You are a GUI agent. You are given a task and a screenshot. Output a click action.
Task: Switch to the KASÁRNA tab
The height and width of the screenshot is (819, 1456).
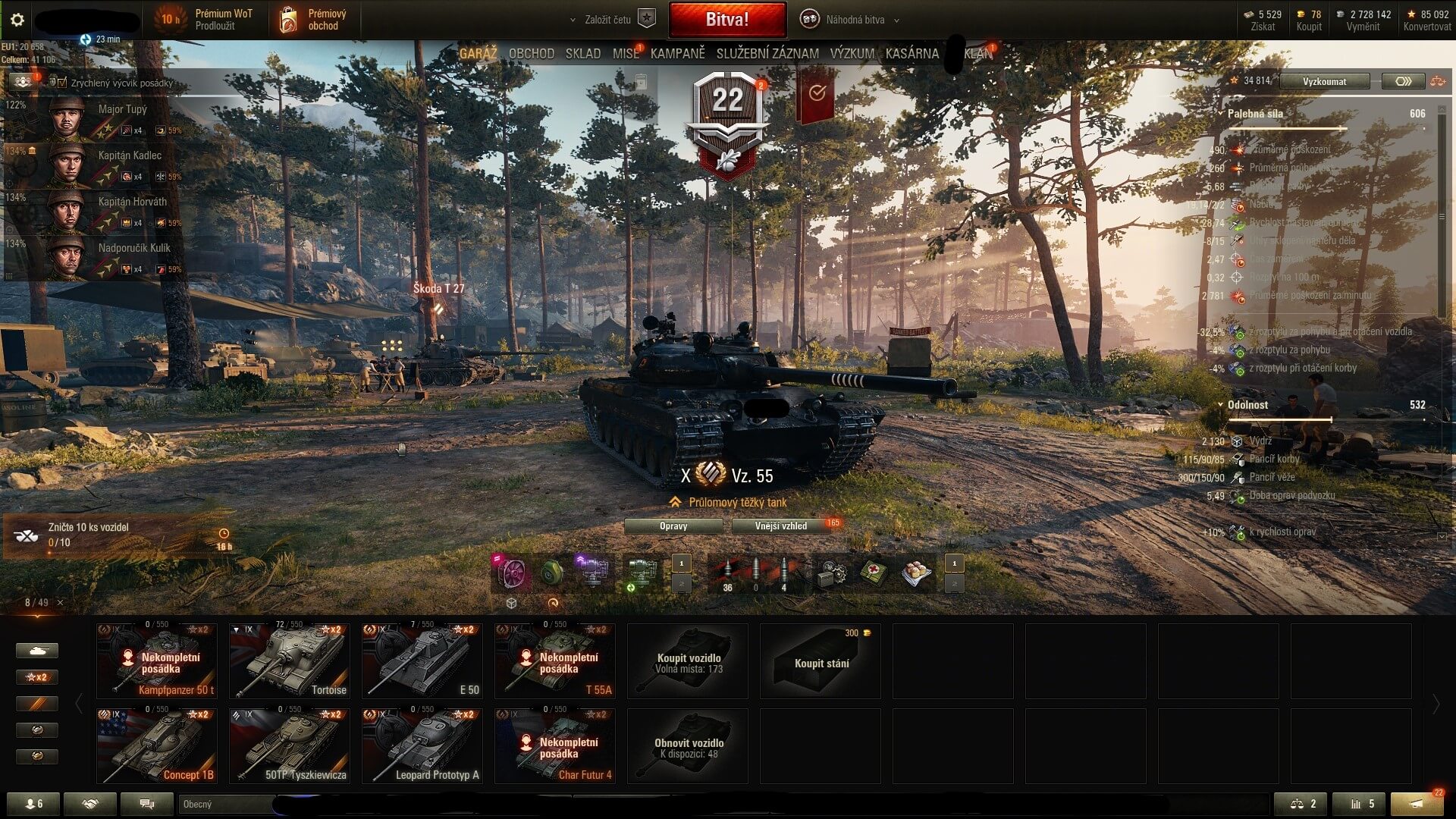(x=912, y=54)
